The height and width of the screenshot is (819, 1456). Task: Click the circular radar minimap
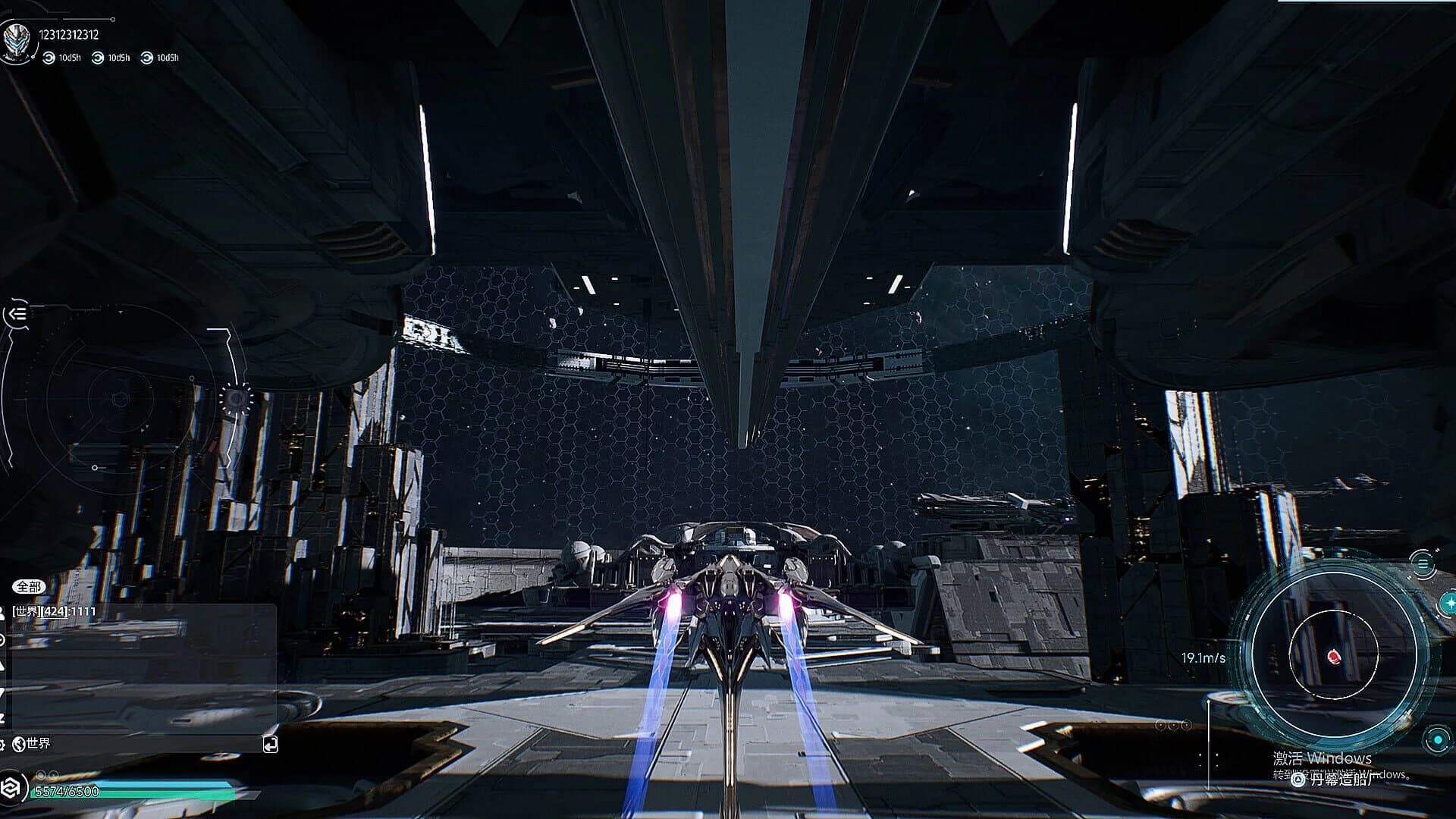[x=1332, y=657]
